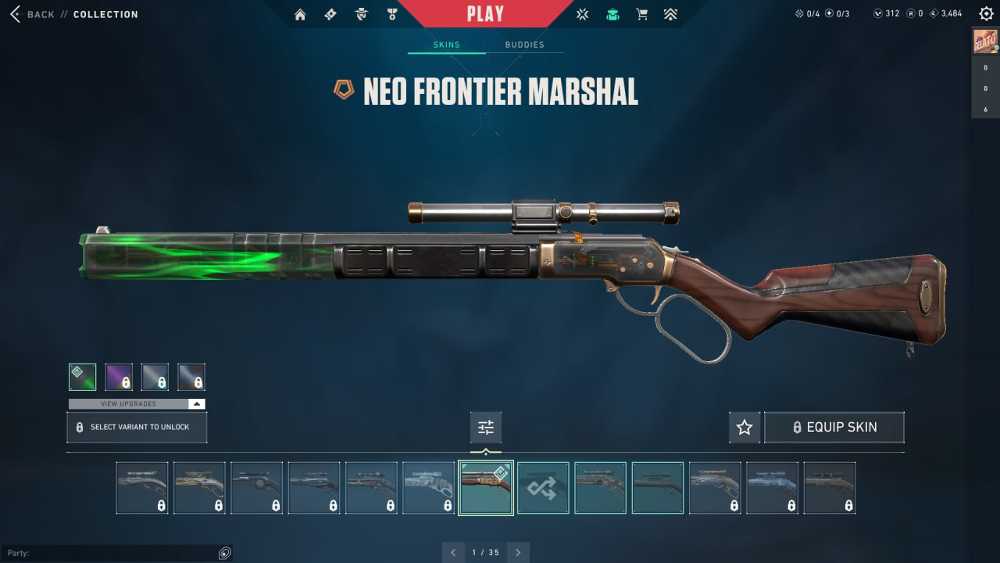Go to the next skin page arrow
This screenshot has height=563, width=1000.
click(x=518, y=552)
